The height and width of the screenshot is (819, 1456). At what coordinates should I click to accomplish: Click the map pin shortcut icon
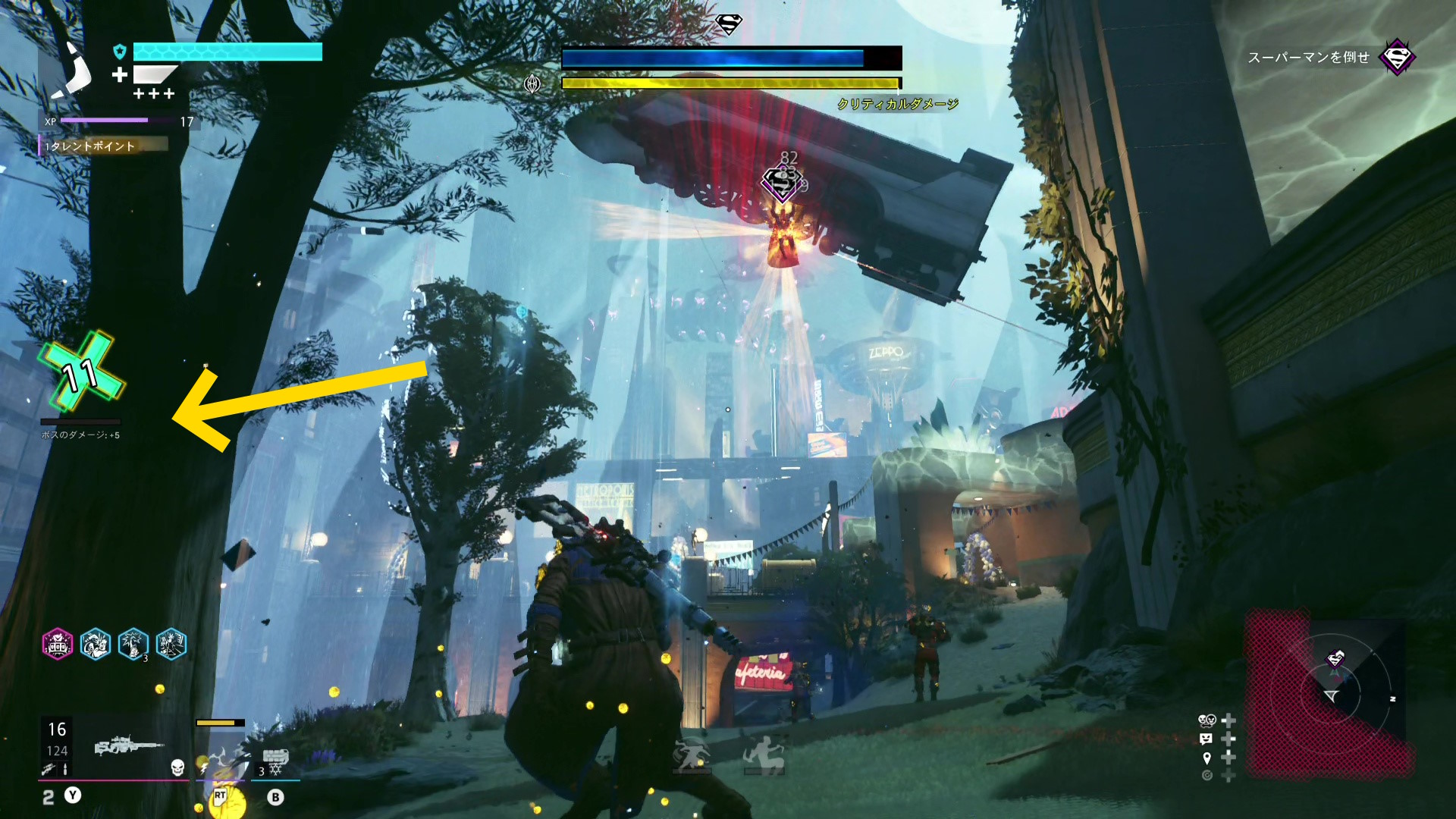click(1207, 758)
